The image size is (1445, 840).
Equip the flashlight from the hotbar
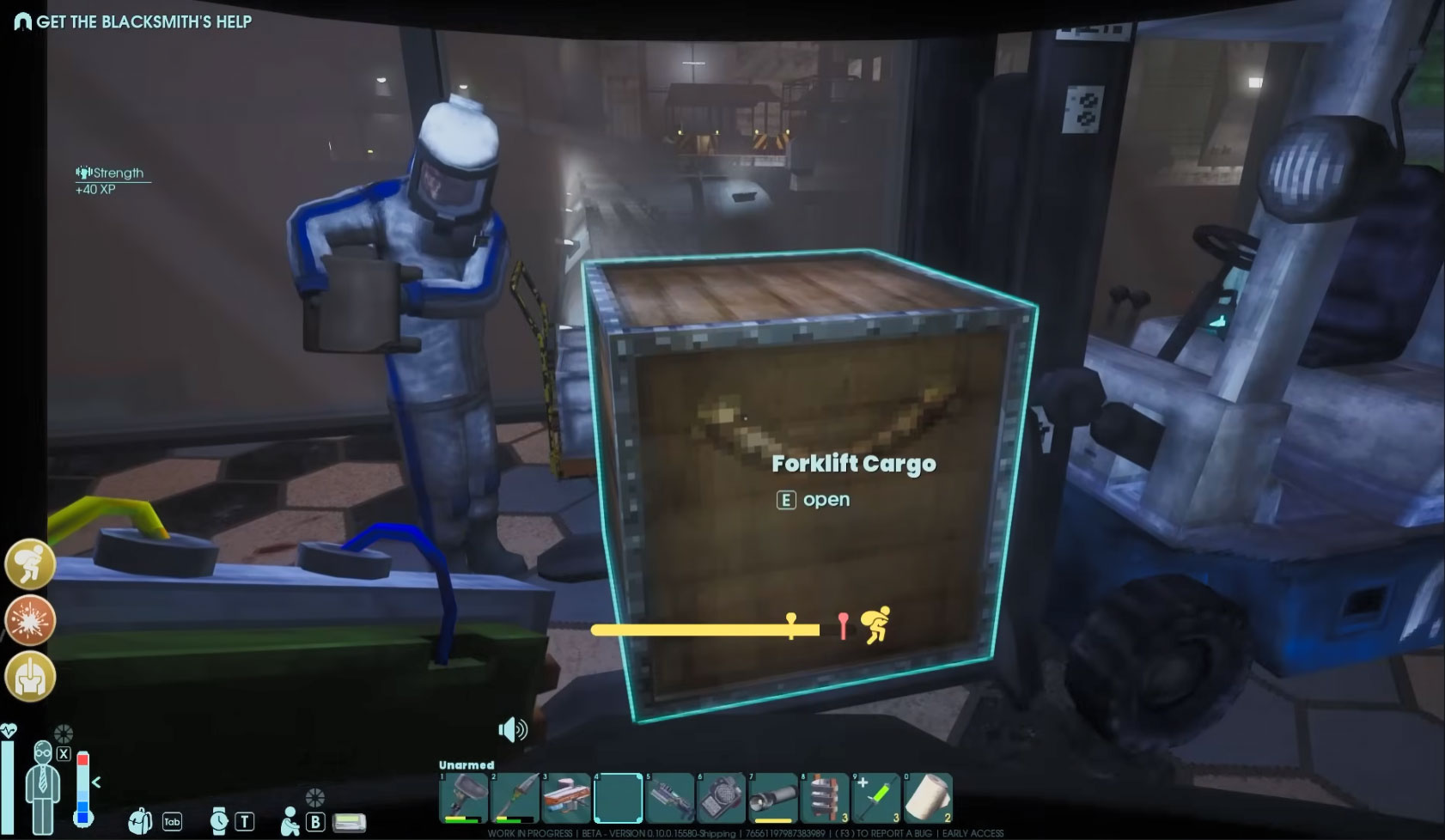point(773,798)
